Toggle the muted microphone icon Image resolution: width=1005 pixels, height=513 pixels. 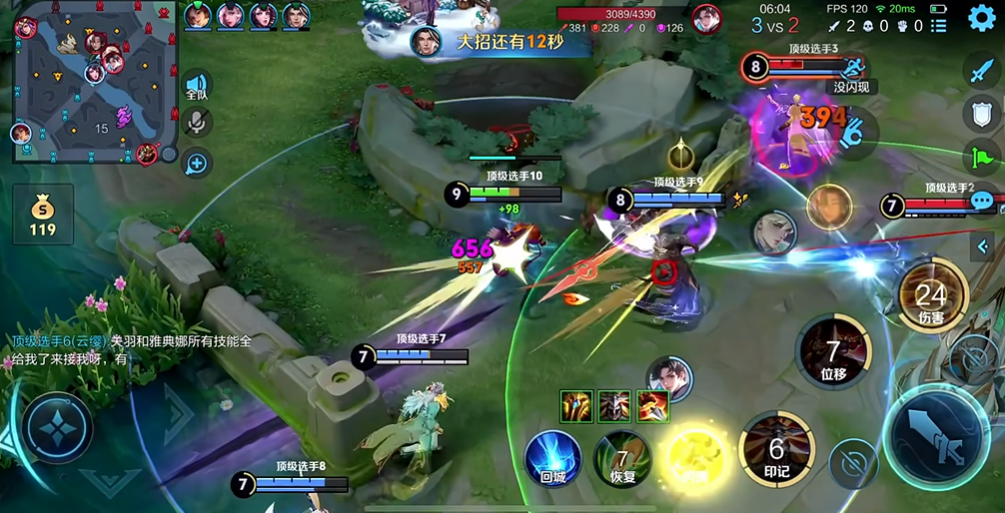point(196,124)
